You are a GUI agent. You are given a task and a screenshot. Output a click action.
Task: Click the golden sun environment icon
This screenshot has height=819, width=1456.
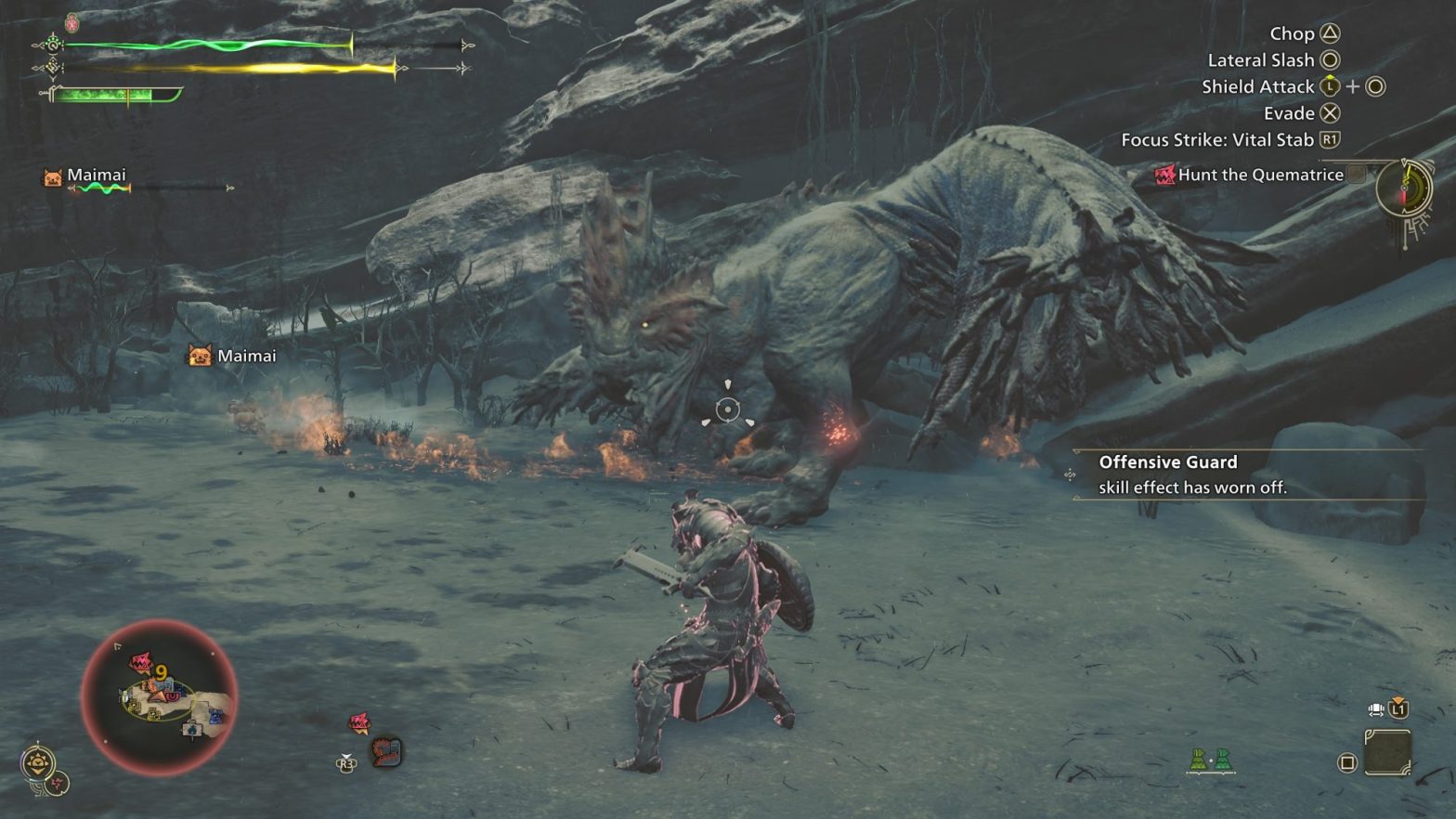point(37,763)
